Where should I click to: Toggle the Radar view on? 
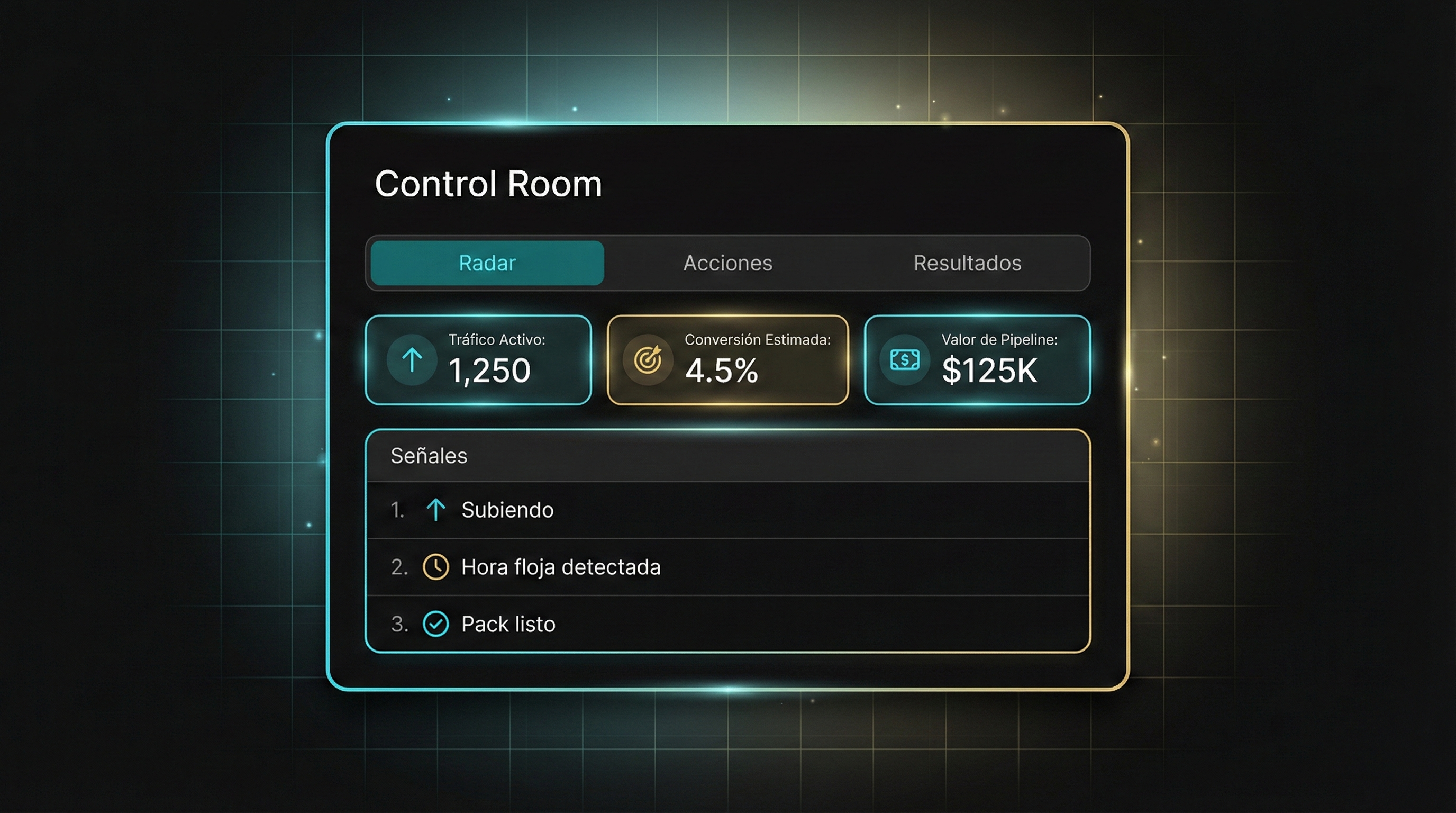coord(486,263)
